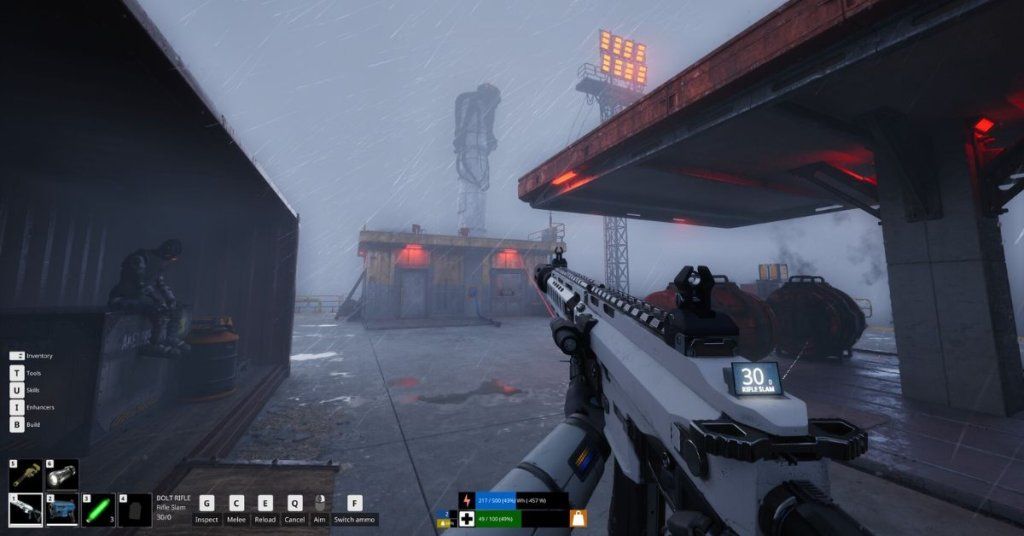This screenshot has width=1024, height=536.
Task: Select the white bolt rifle slot
Action: tap(25, 510)
